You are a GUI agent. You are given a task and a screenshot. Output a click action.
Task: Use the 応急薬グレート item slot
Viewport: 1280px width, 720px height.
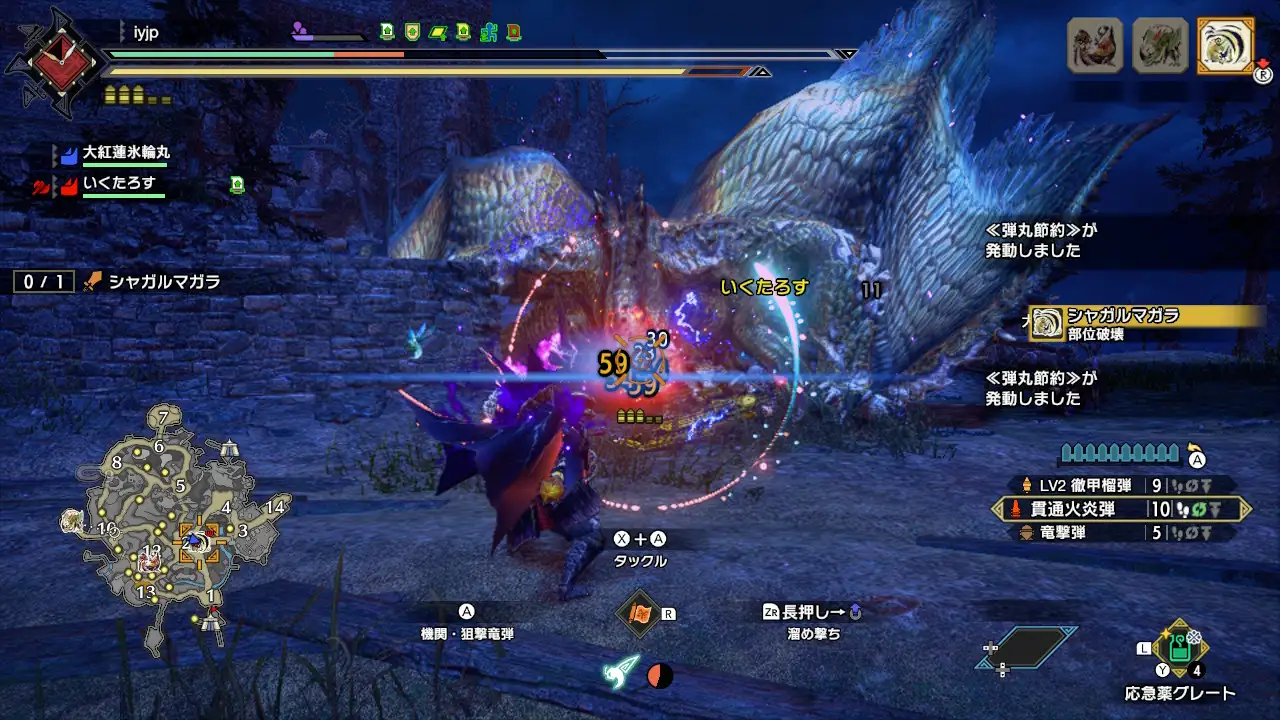(x=1180, y=648)
